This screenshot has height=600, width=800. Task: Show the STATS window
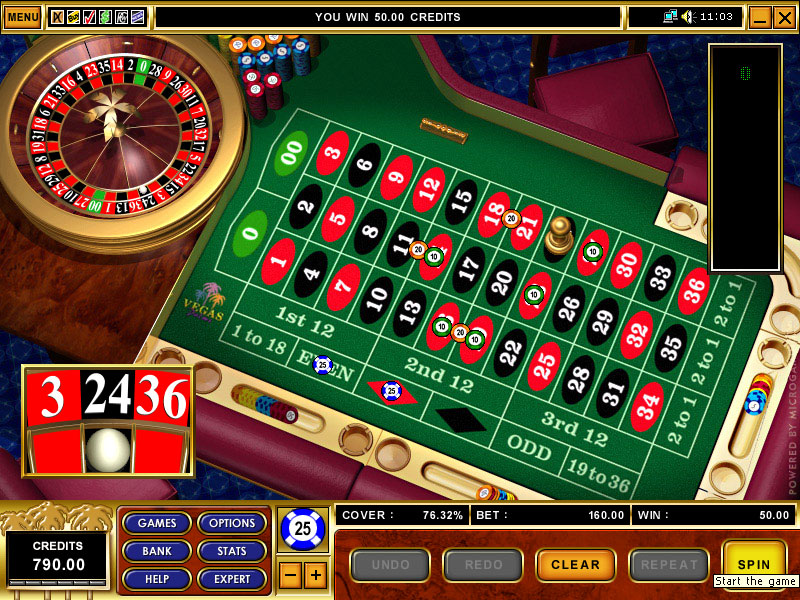pos(232,551)
